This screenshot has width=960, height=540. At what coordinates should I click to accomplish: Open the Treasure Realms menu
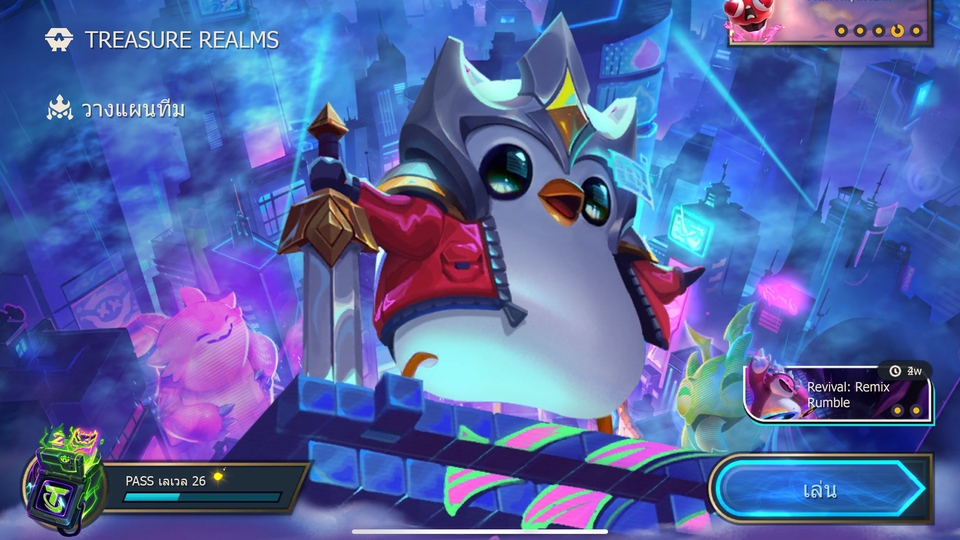tap(162, 40)
